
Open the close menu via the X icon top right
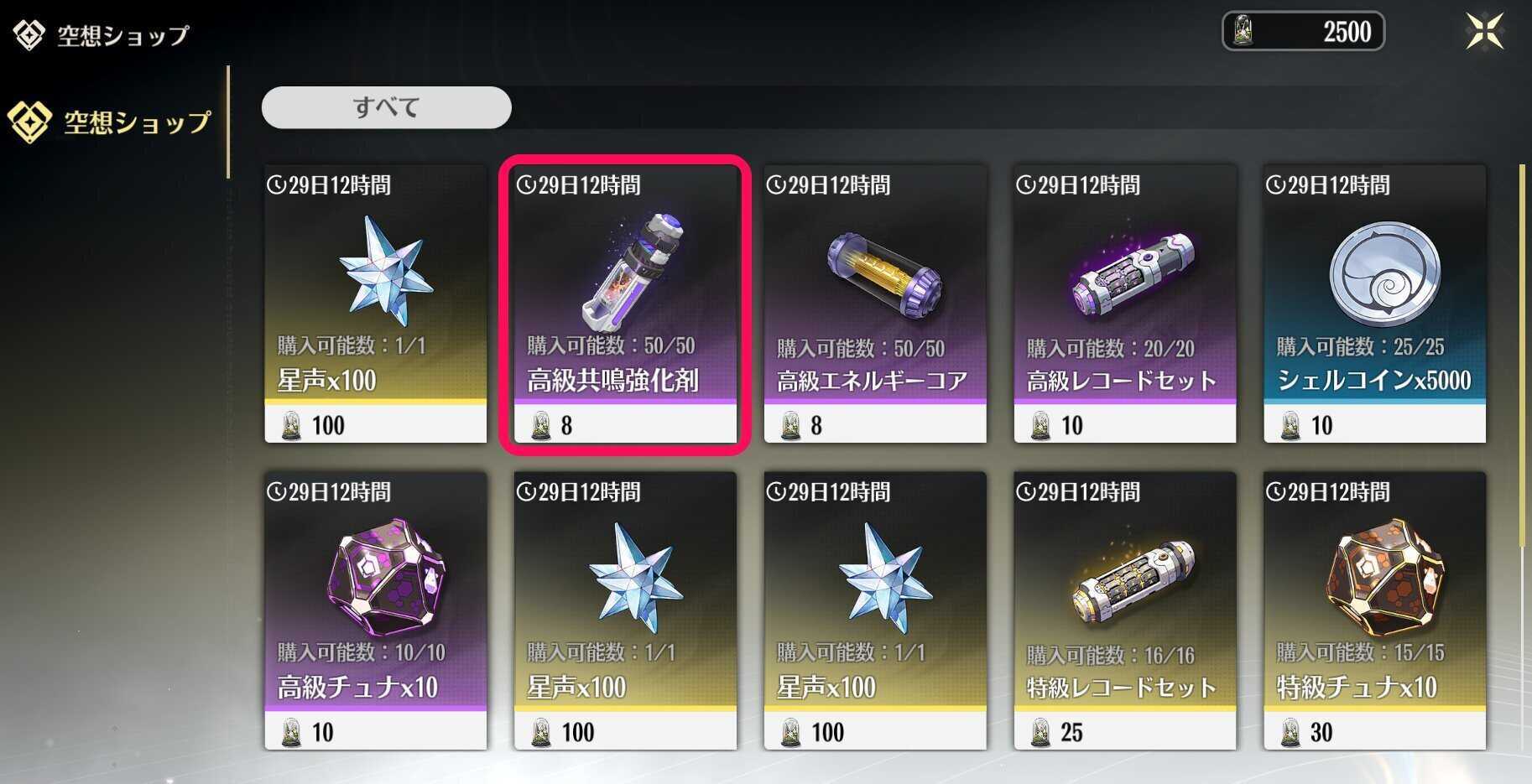pos(1485,31)
